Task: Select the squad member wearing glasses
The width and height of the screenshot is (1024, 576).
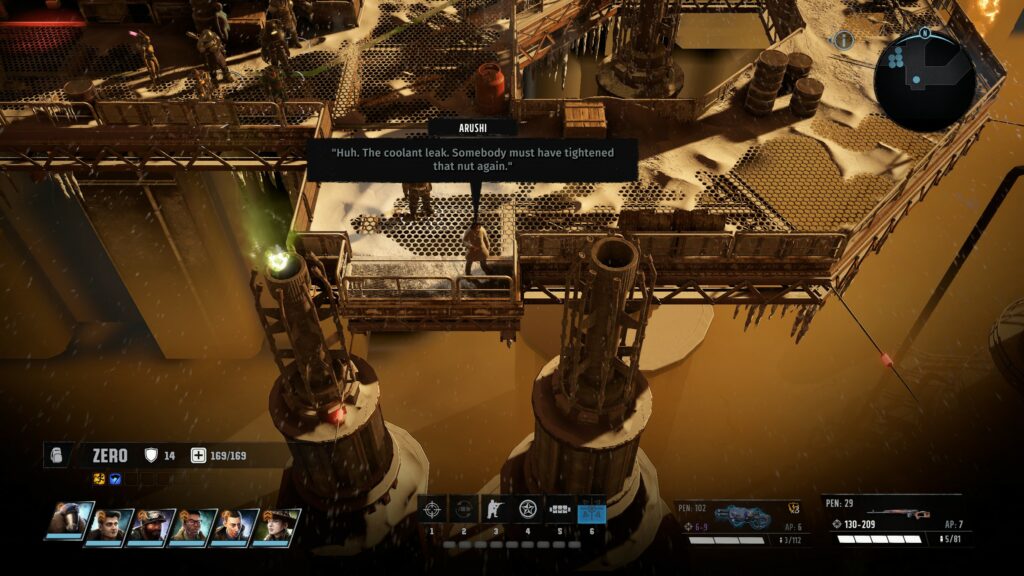Action: click(x=193, y=526)
